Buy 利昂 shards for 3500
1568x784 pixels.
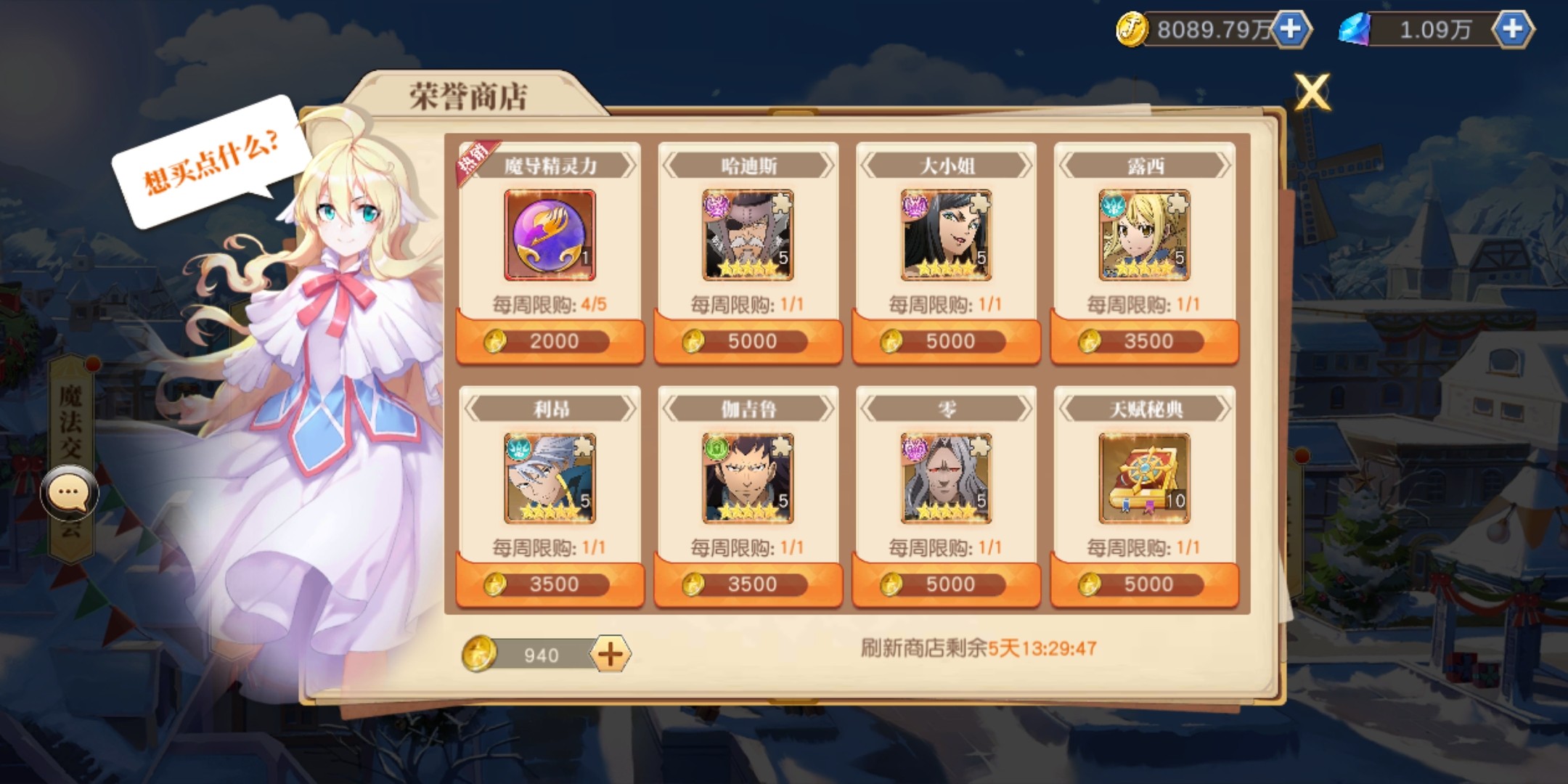pyautogui.click(x=550, y=584)
